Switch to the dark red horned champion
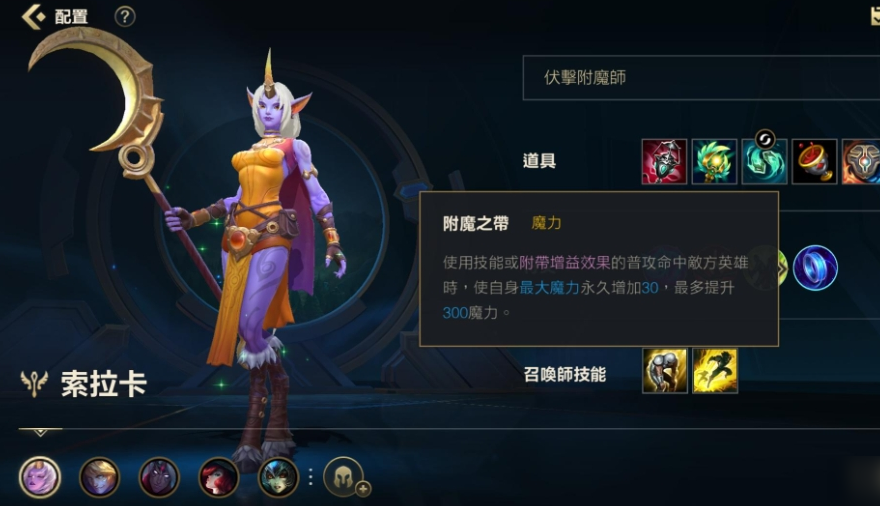Viewport: 880px width, 506px height. (x=159, y=477)
